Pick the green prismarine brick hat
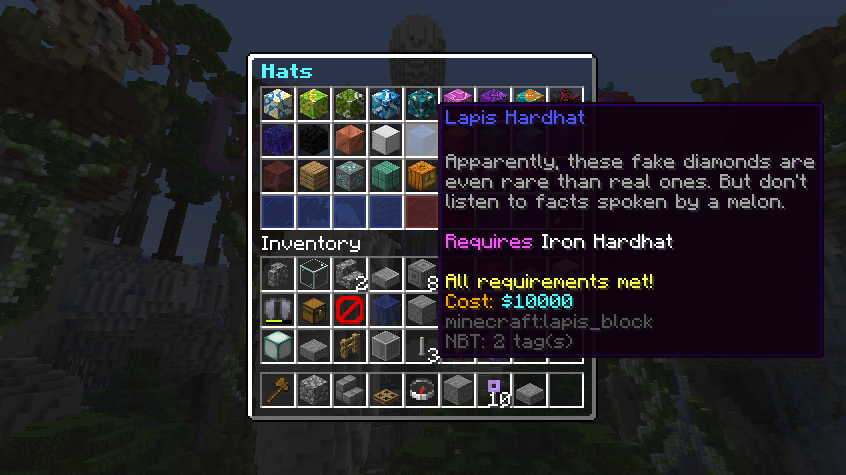Viewport: 846px width, 475px height. [x=385, y=176]
